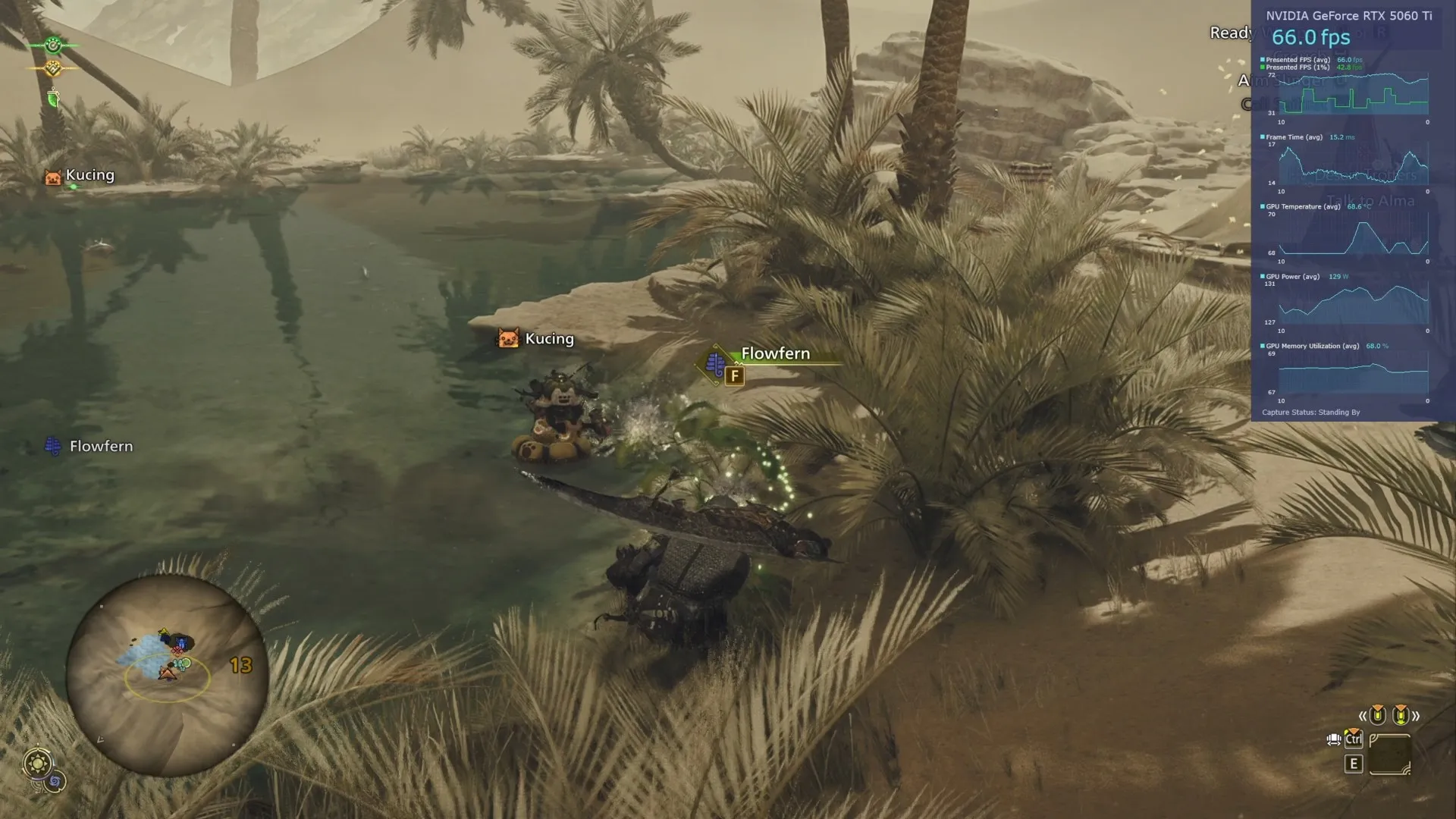This screenshot has height=819, width=1456.
Task: Choose the left slinger ammo icon
Action: [1377, 715]
